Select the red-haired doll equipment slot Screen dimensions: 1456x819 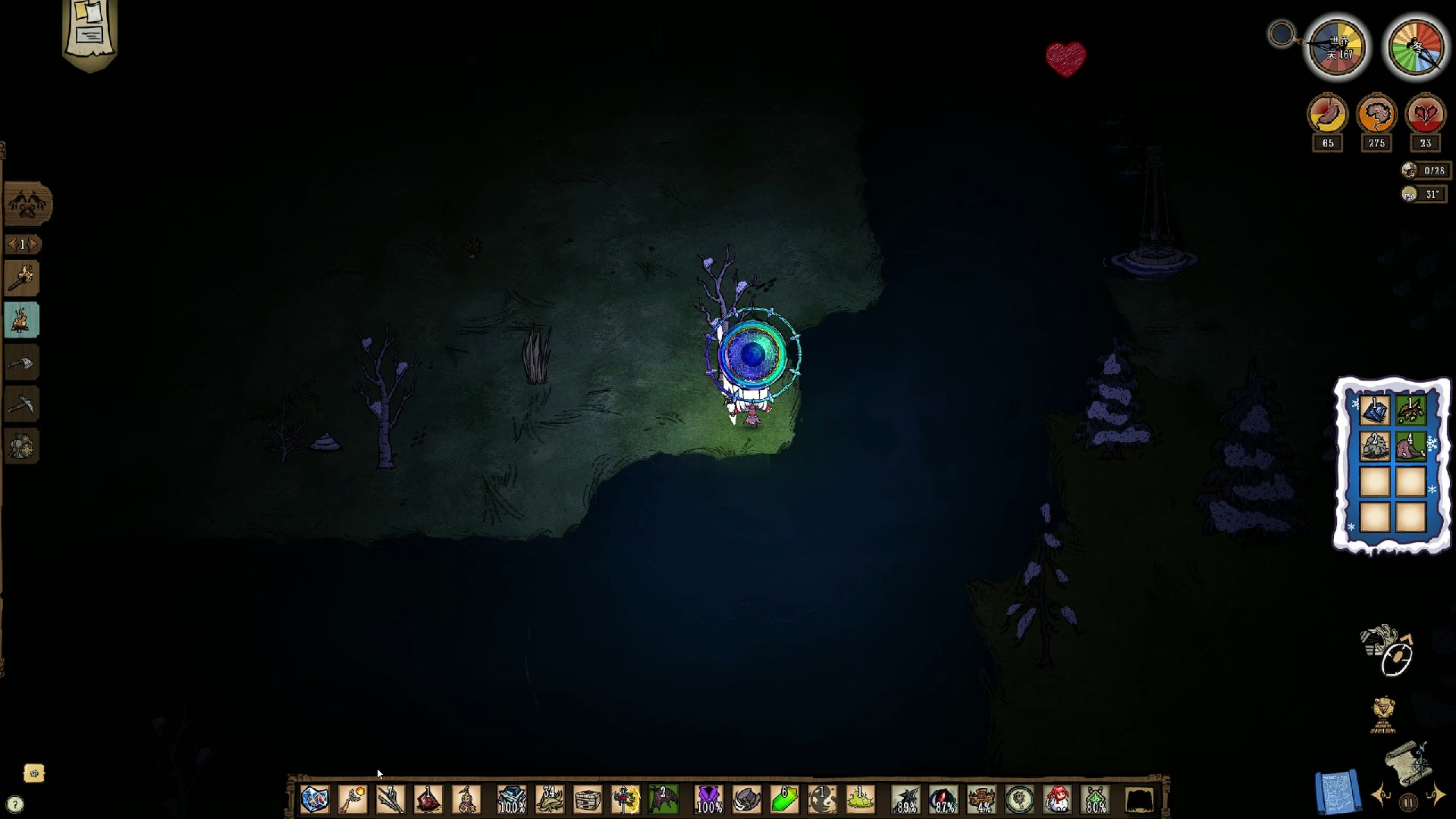tap(1058, 799)
